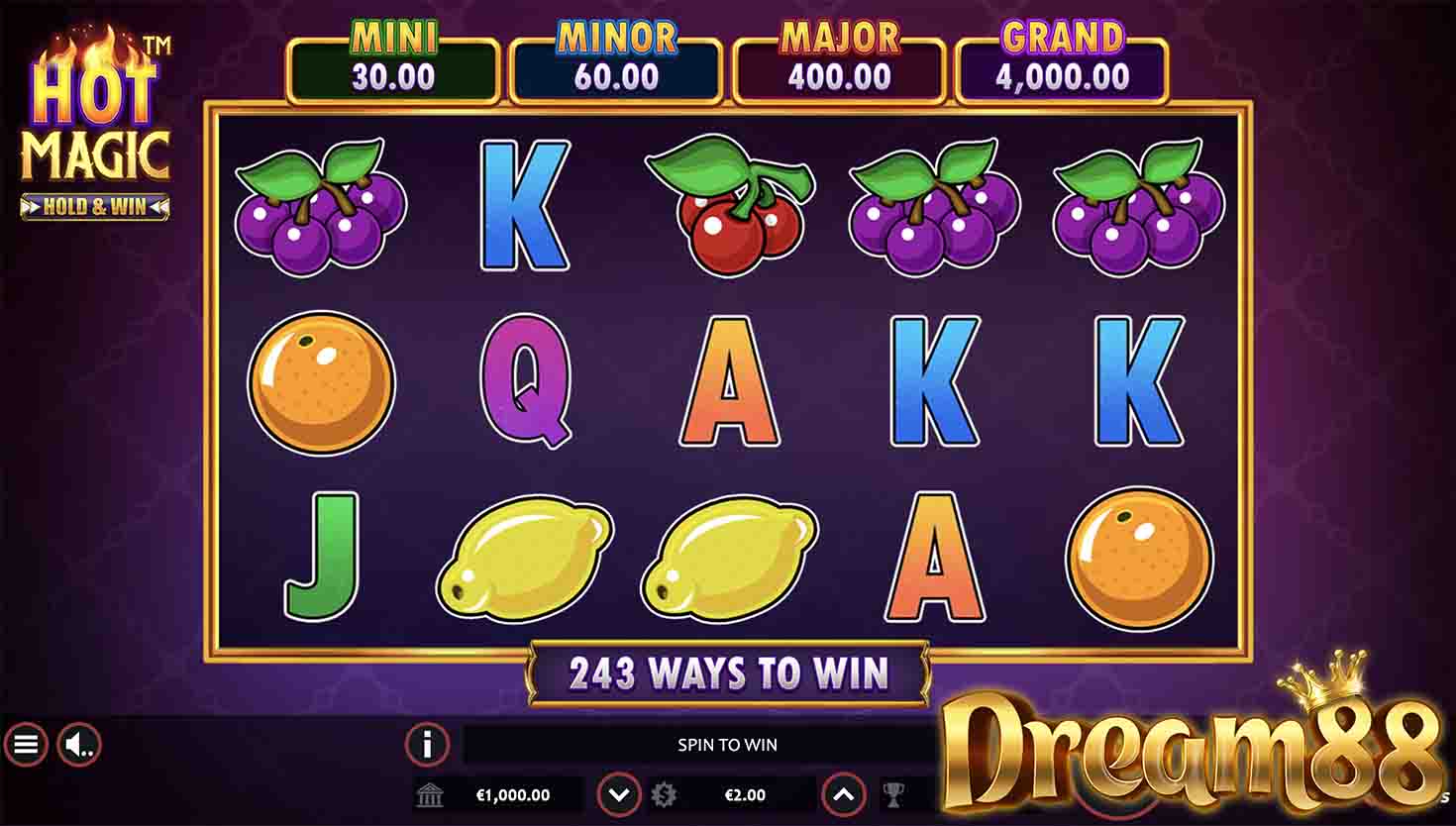1456x826 pixels.
Task: Open the hamburger menu
Action: pos(26,744)
